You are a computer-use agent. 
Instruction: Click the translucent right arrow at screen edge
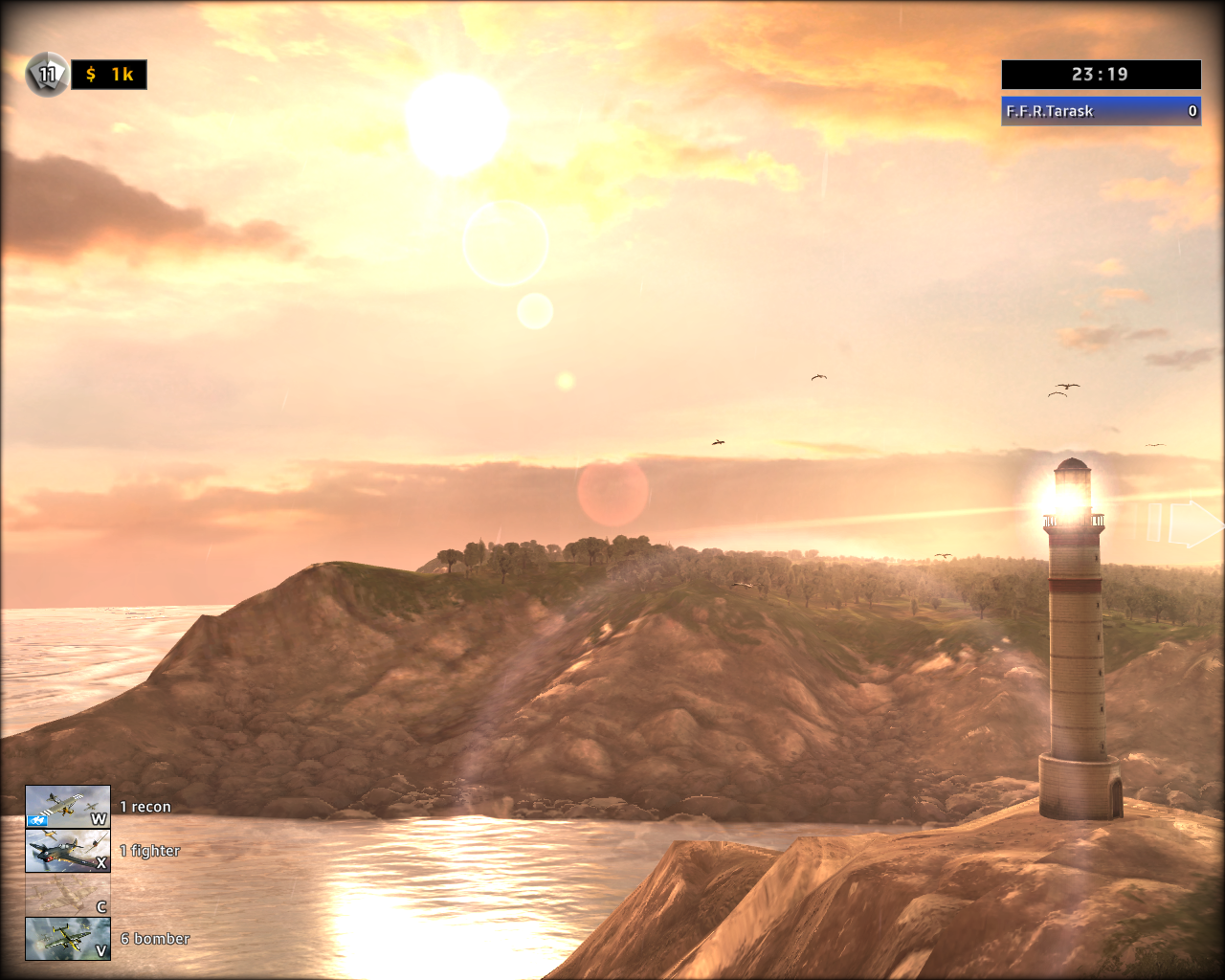click(1191, 523)
